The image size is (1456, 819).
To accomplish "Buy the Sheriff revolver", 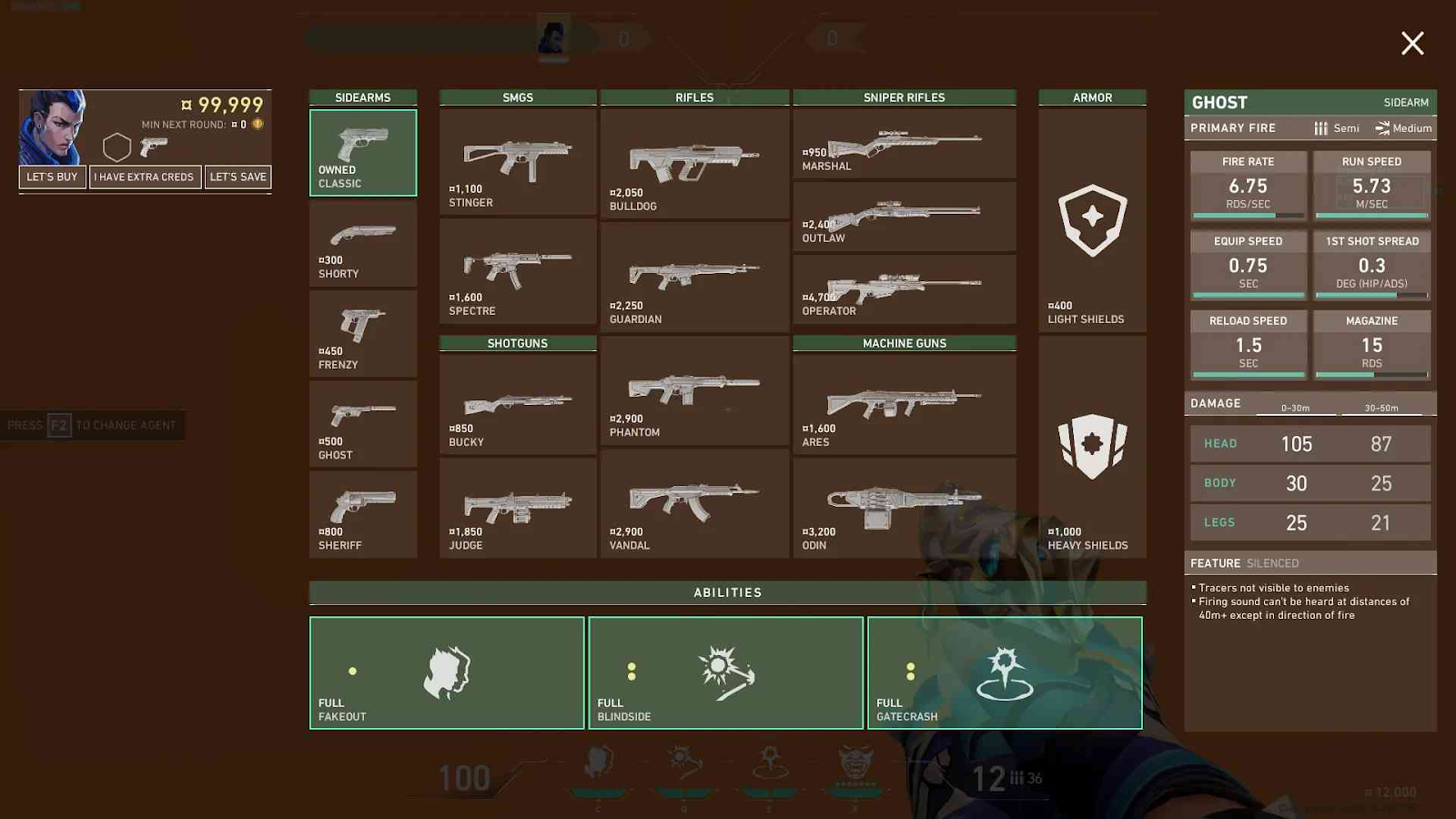I will (x=363, y=514).
